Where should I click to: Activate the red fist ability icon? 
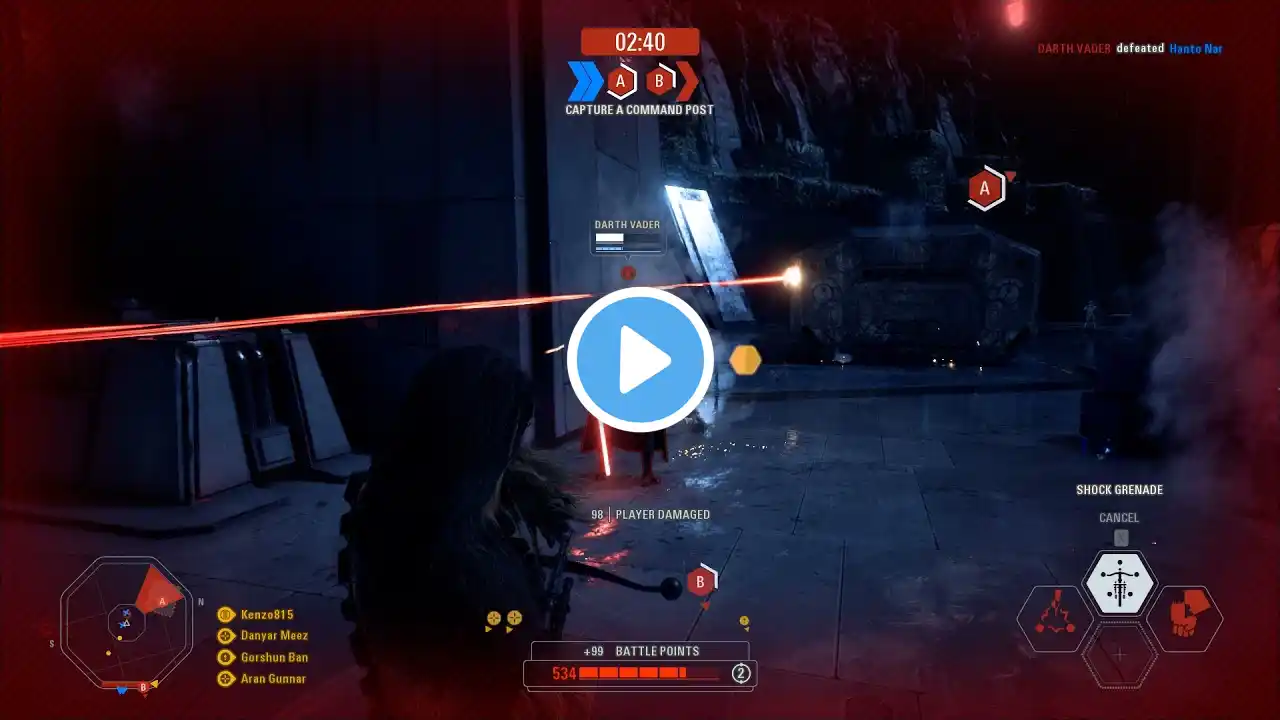pos(1183,618)
